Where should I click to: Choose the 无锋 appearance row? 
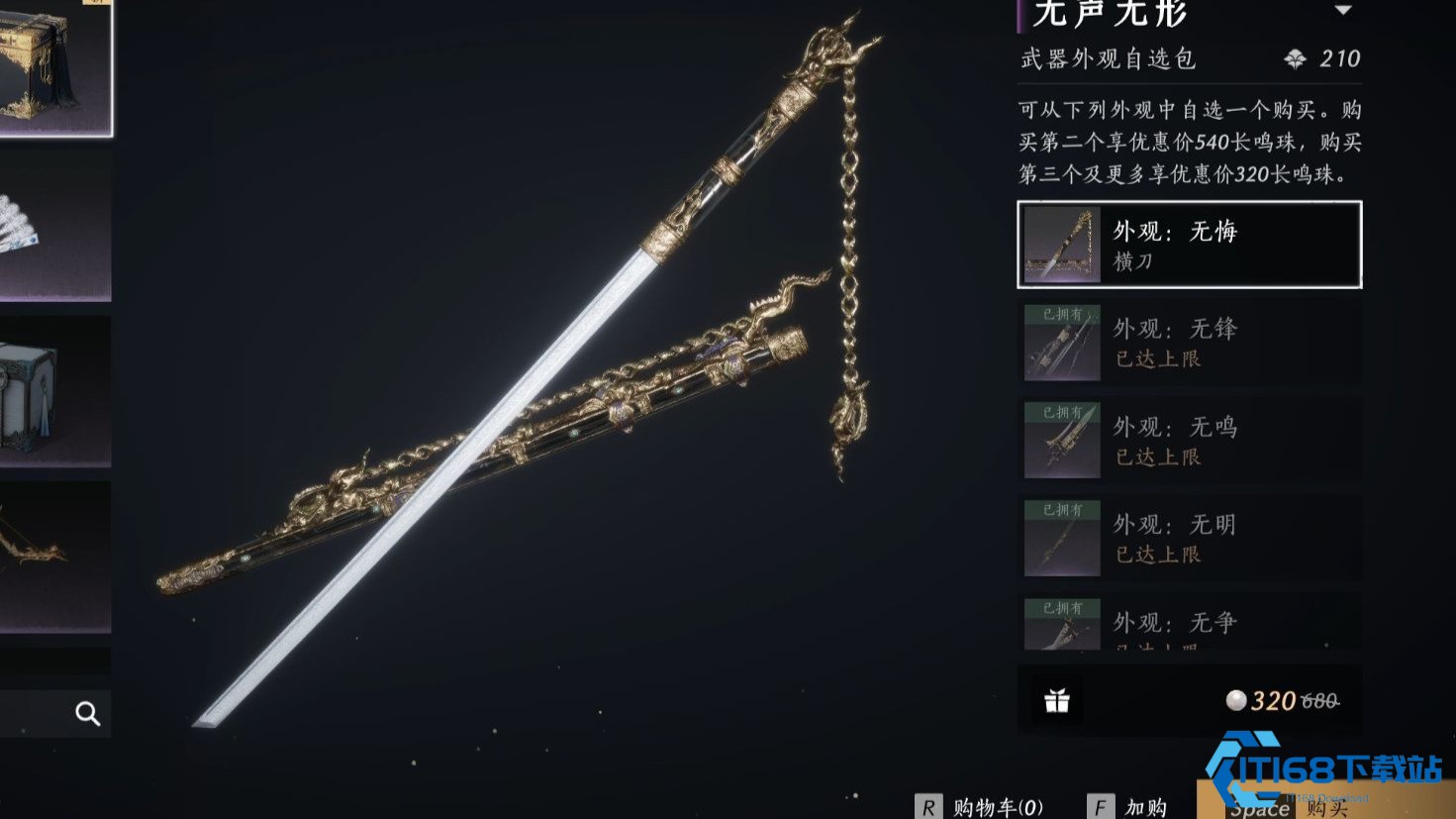click(1189, 343)
